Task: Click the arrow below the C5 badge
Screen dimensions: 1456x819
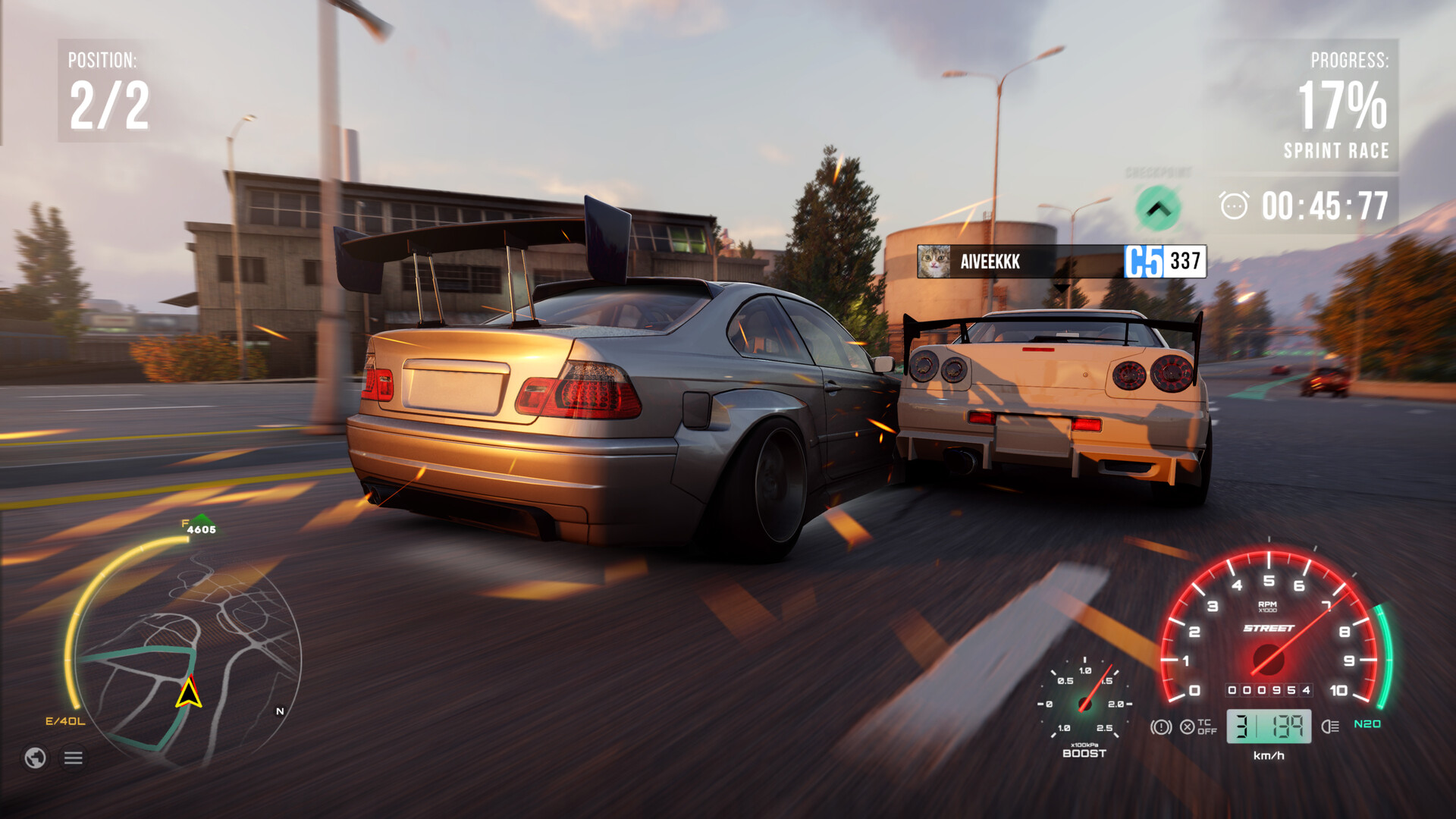Action: click(1060, 290)
